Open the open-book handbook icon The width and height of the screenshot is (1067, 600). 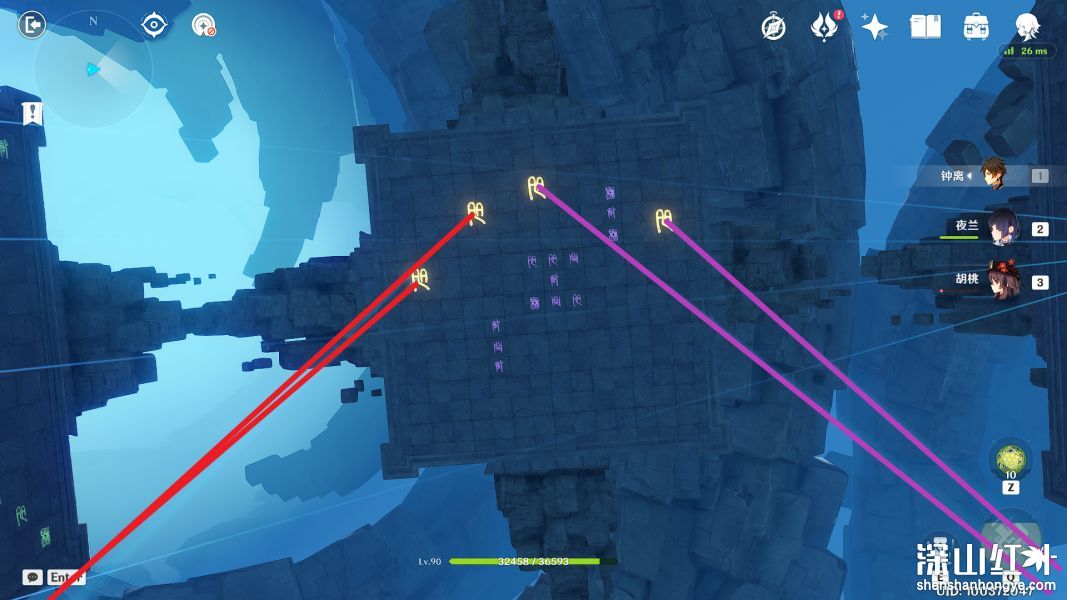pyautogui.click(x=925, y=27)
